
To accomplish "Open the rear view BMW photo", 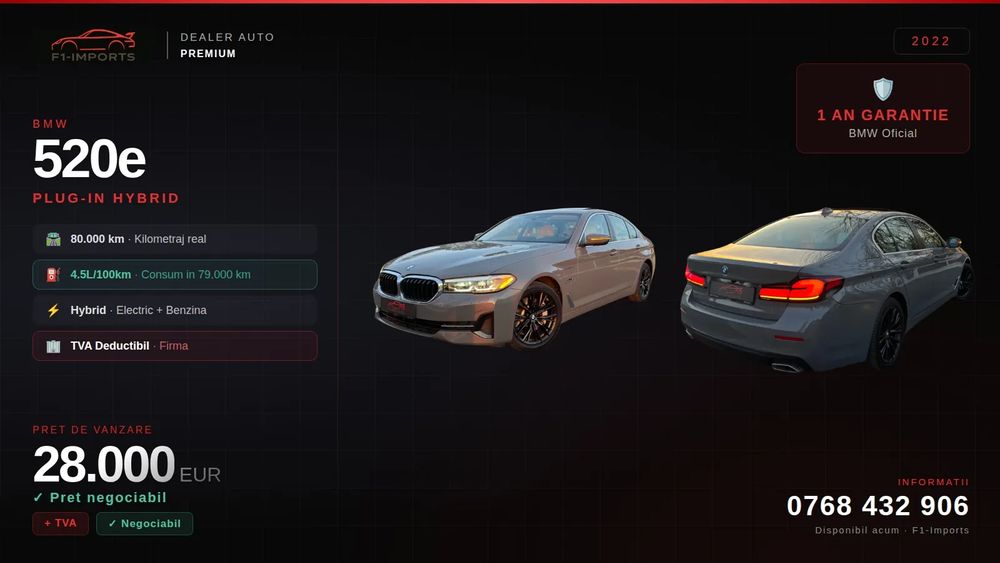I will (826, 290).
